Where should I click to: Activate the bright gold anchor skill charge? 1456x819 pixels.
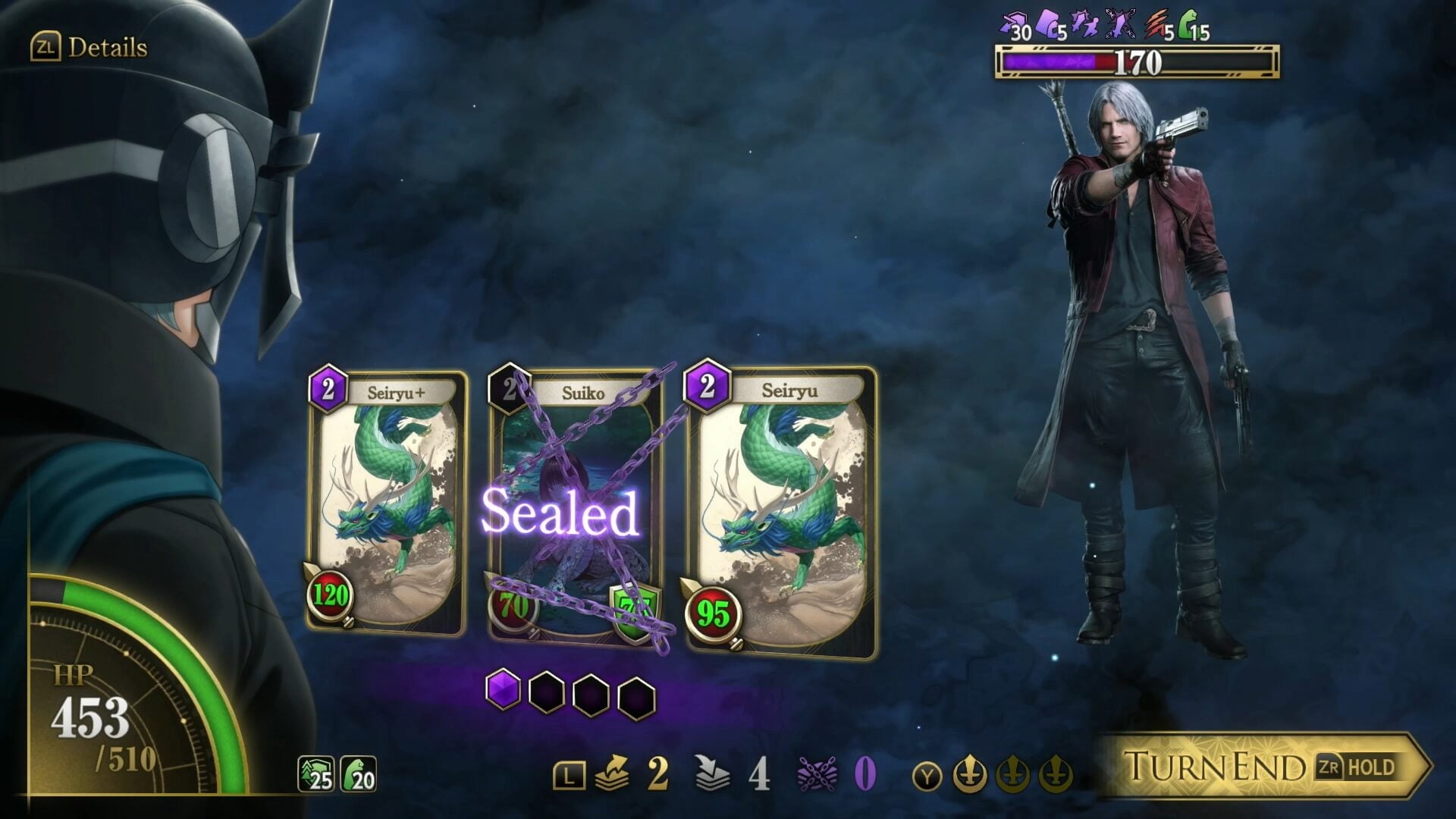click(969, 775)
